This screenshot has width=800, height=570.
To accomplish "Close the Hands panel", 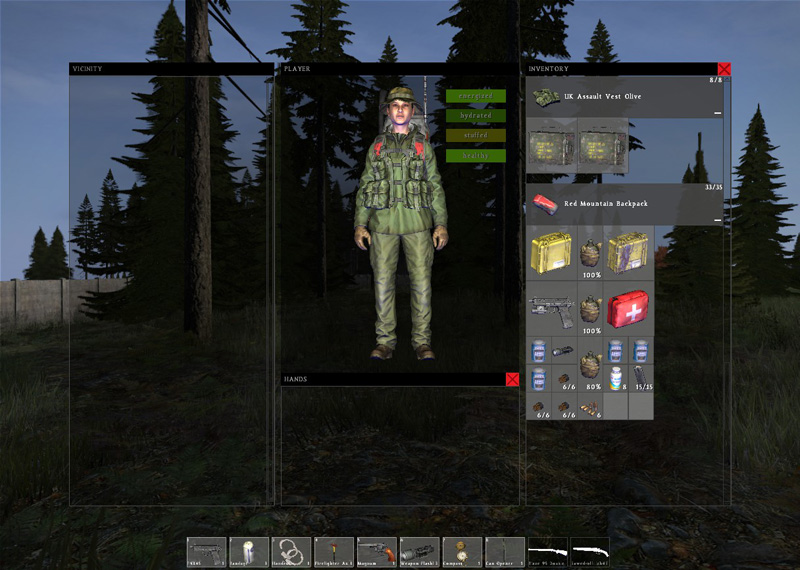I will (x=512, y=380).
